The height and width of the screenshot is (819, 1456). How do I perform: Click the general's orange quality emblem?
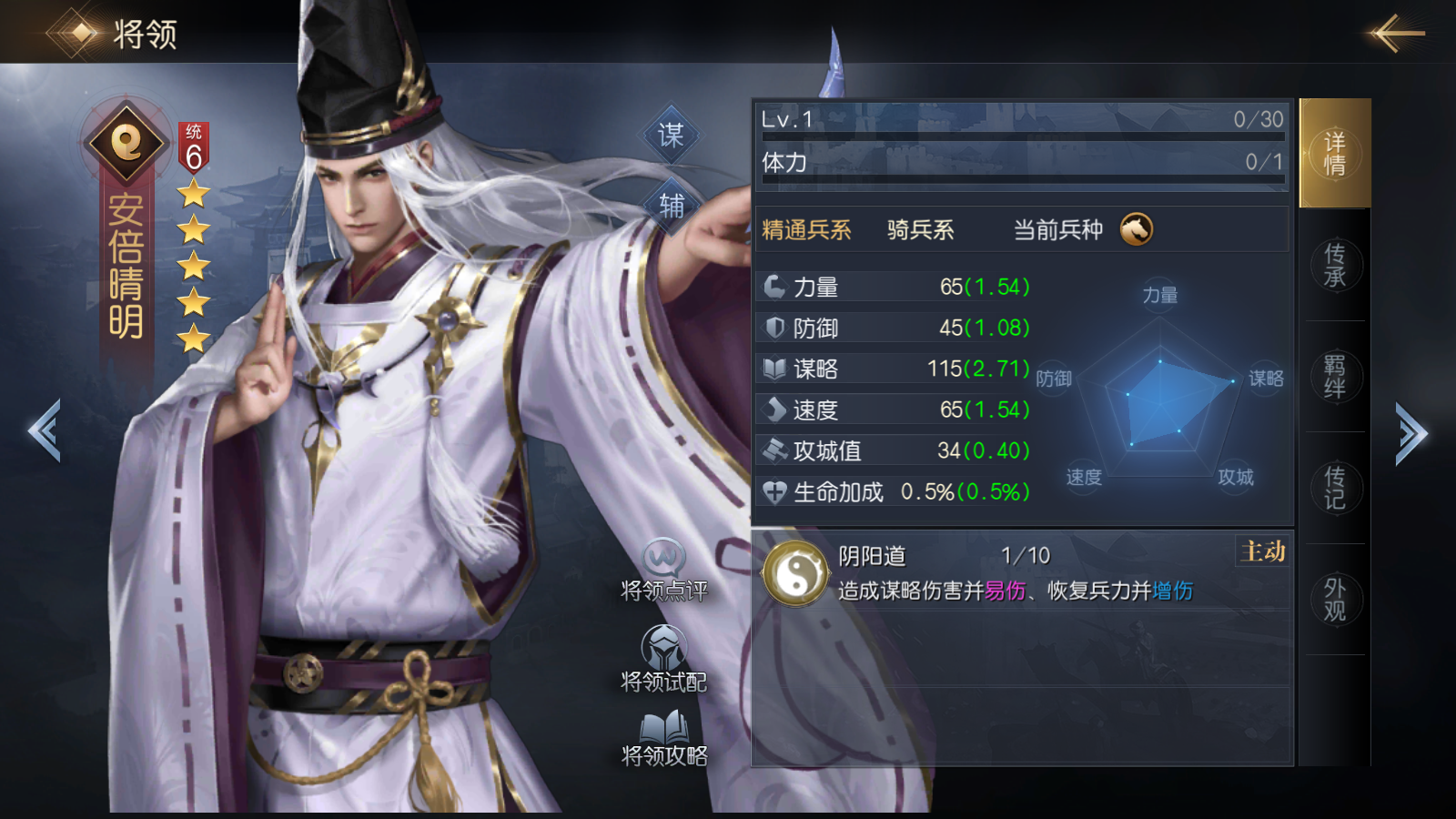(126, 141)
